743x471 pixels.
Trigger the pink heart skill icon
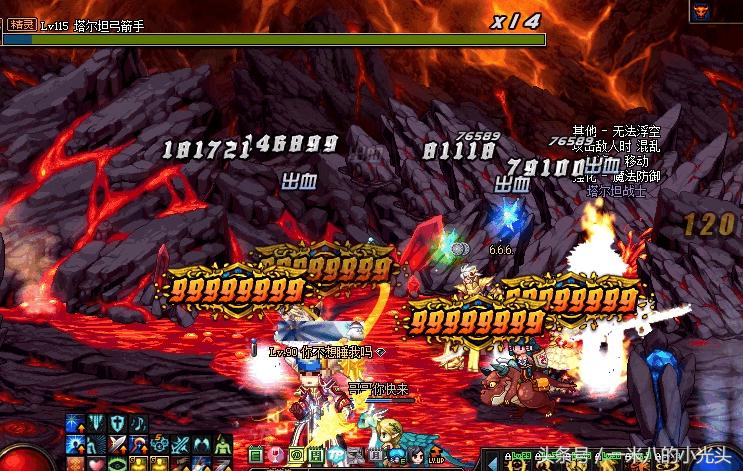pos(95,463)
